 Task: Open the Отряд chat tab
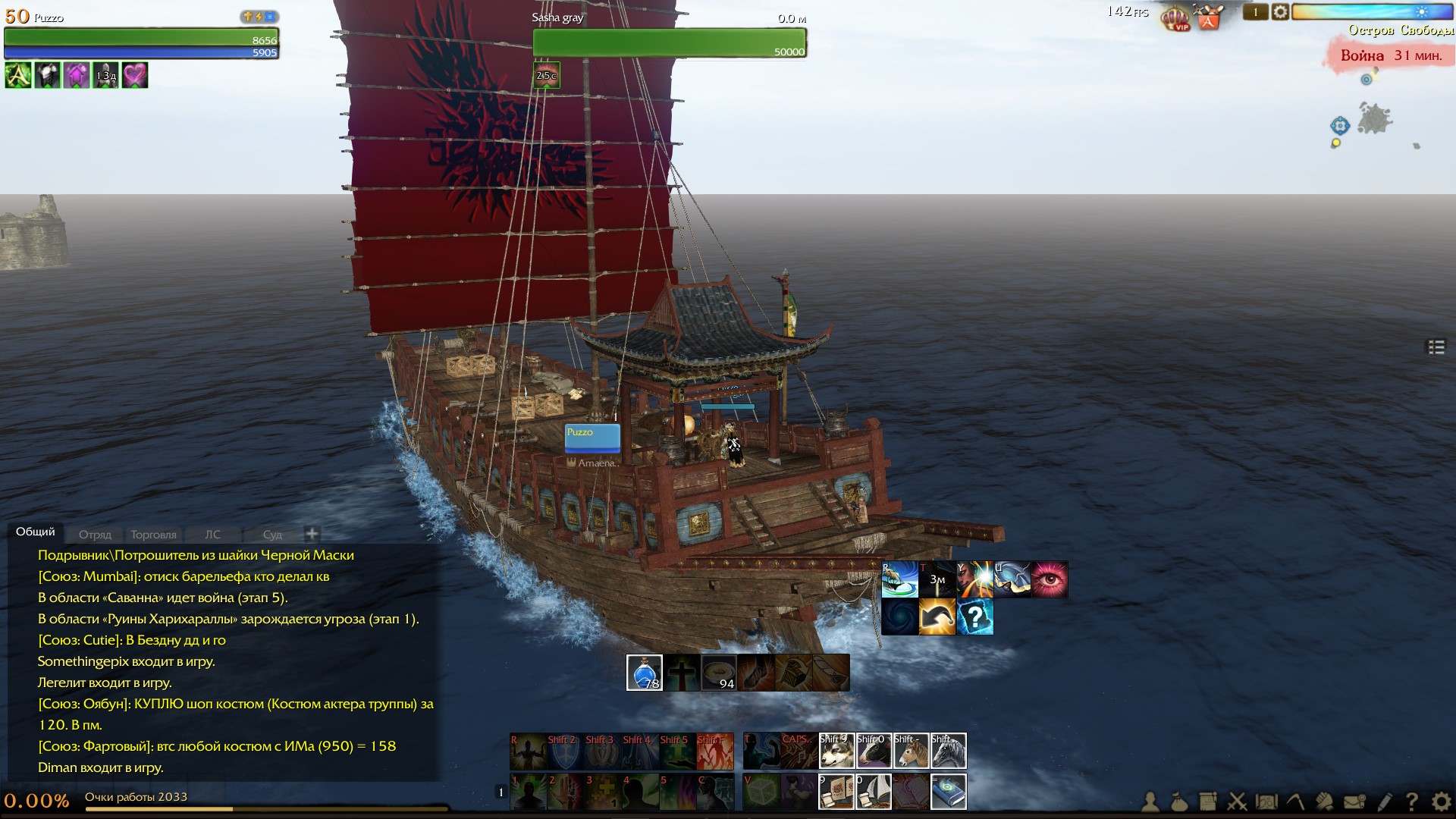click(95, 535)
